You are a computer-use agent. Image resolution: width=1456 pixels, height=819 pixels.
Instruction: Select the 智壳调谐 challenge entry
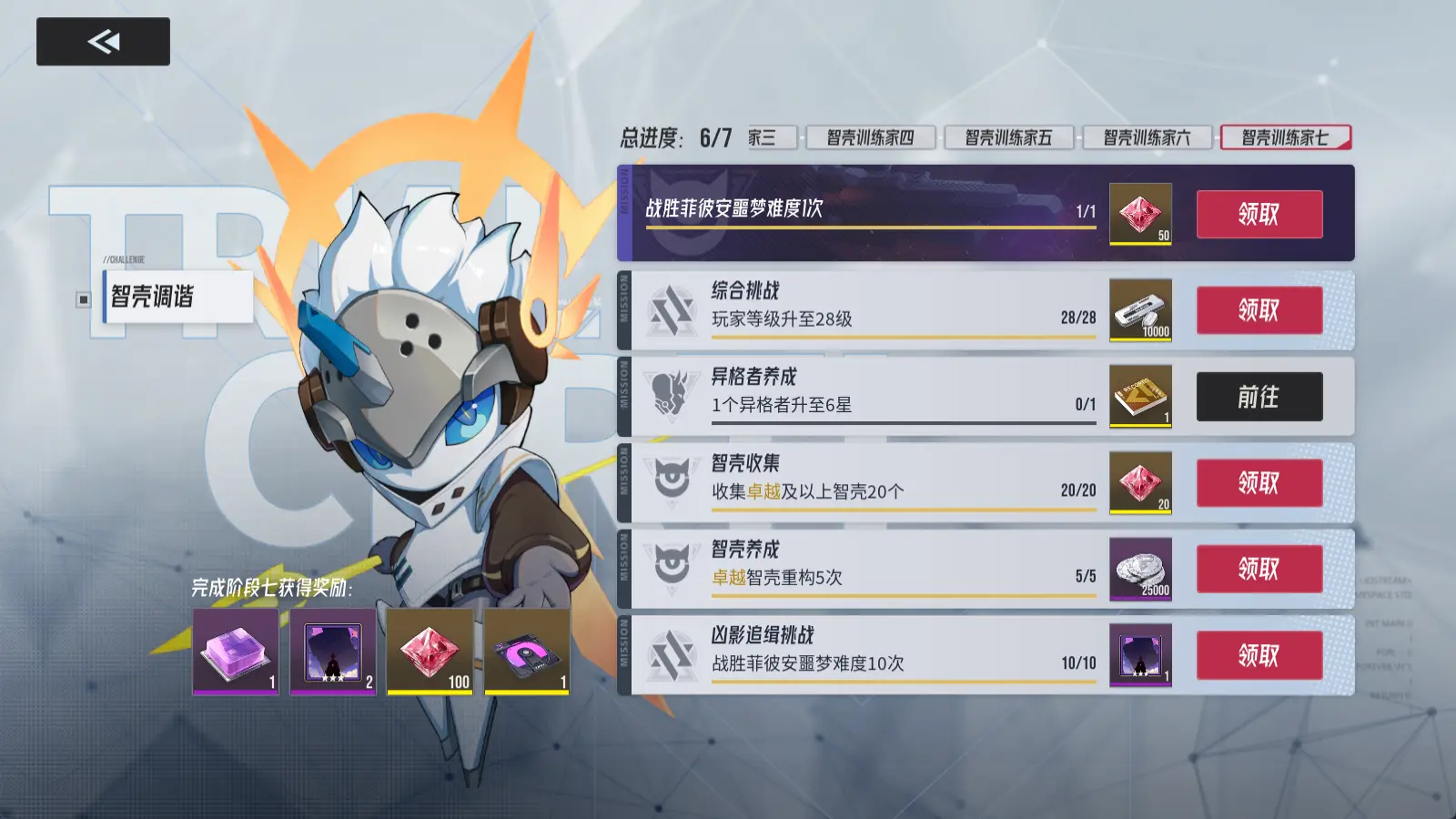tap(177, 297)
